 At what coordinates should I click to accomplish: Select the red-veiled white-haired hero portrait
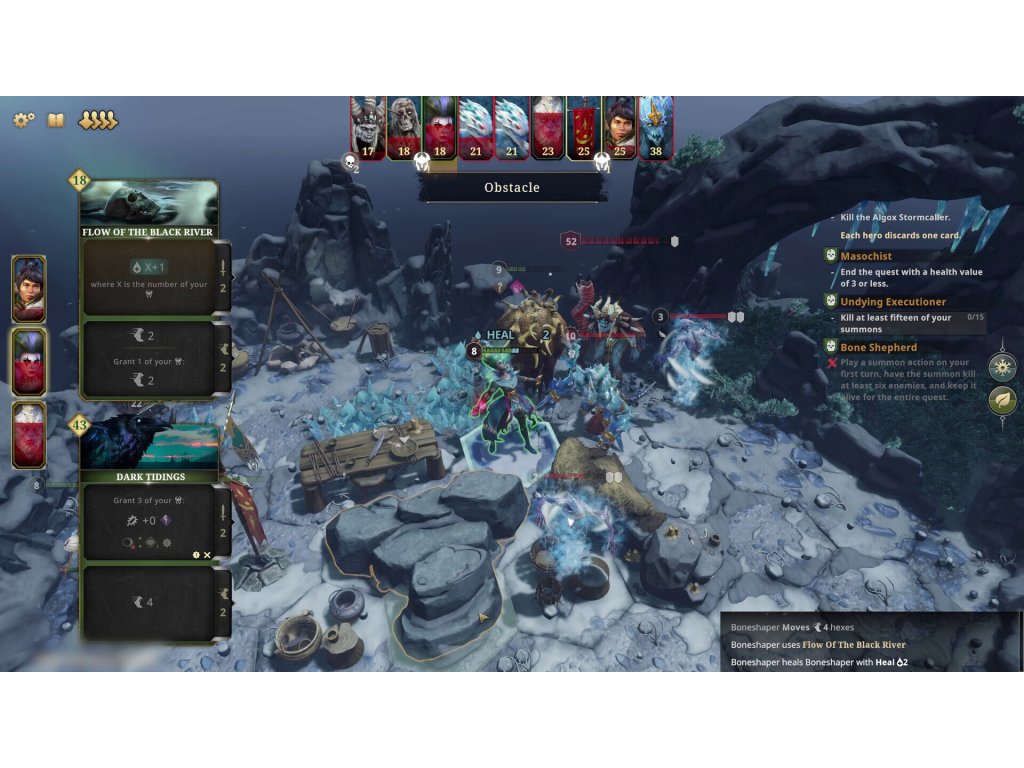point(28,434)
